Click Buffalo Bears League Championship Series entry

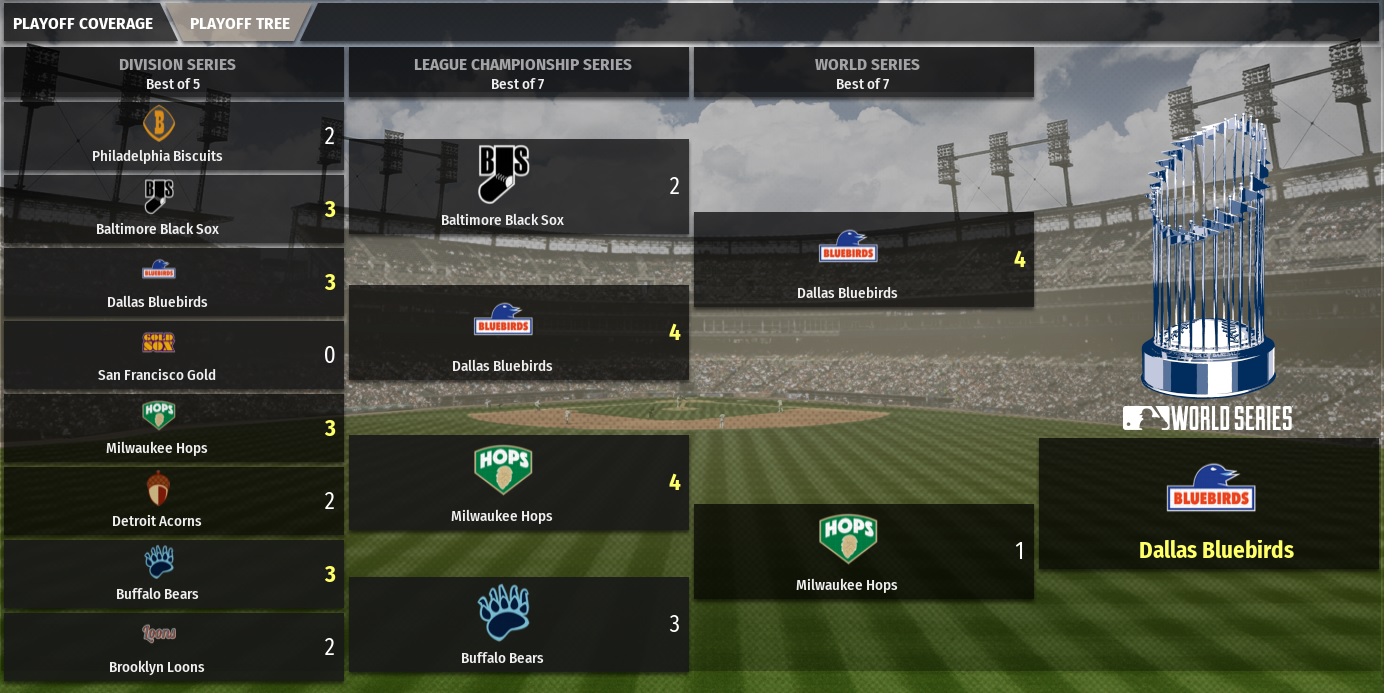(x=518, y=625)
